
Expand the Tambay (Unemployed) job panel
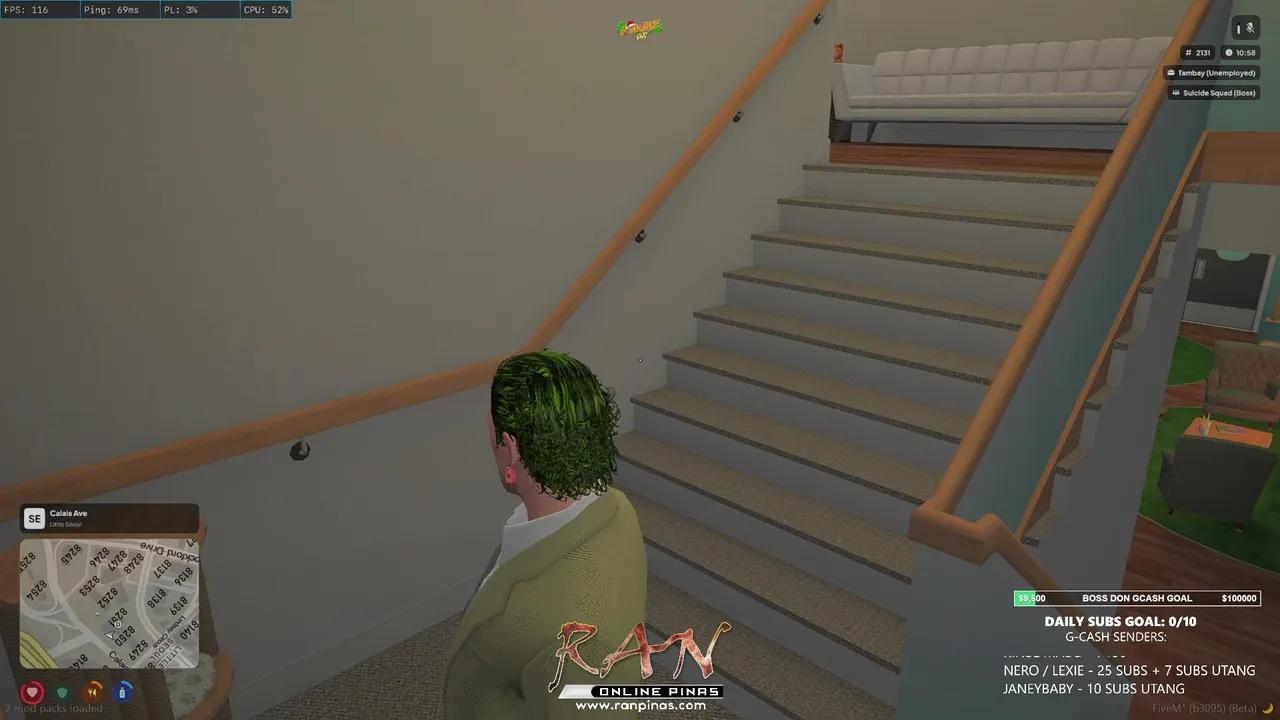(1212, 72)
